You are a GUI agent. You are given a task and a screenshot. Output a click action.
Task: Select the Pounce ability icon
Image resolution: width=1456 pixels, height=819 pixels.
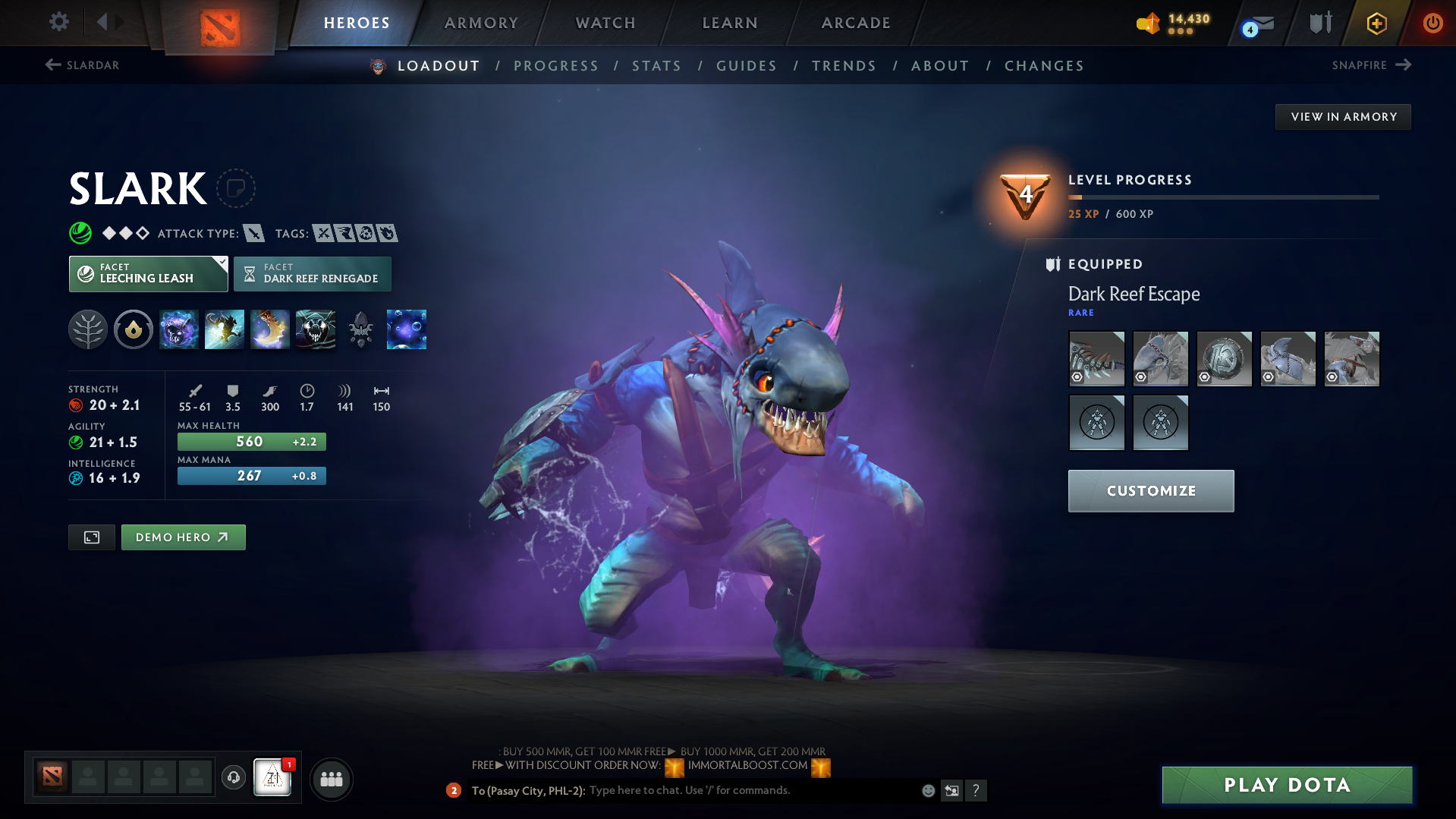tap(225, 329)
